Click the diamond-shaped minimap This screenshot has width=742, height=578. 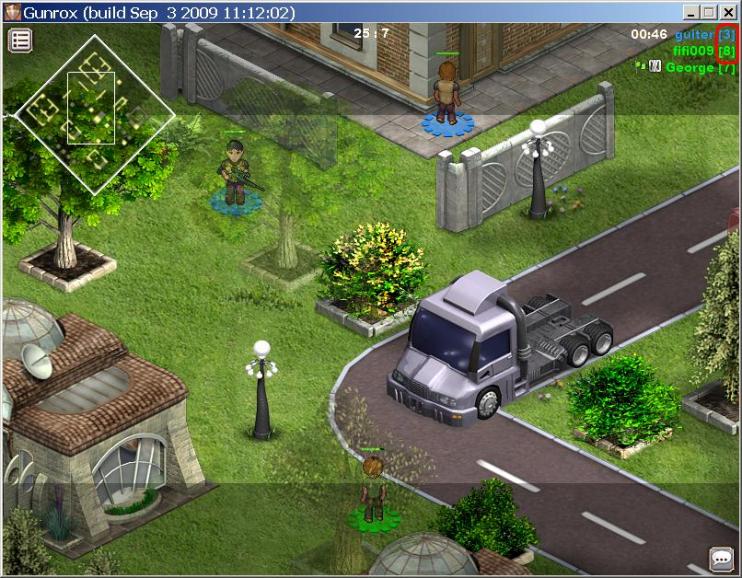click(x=92, y=115)
